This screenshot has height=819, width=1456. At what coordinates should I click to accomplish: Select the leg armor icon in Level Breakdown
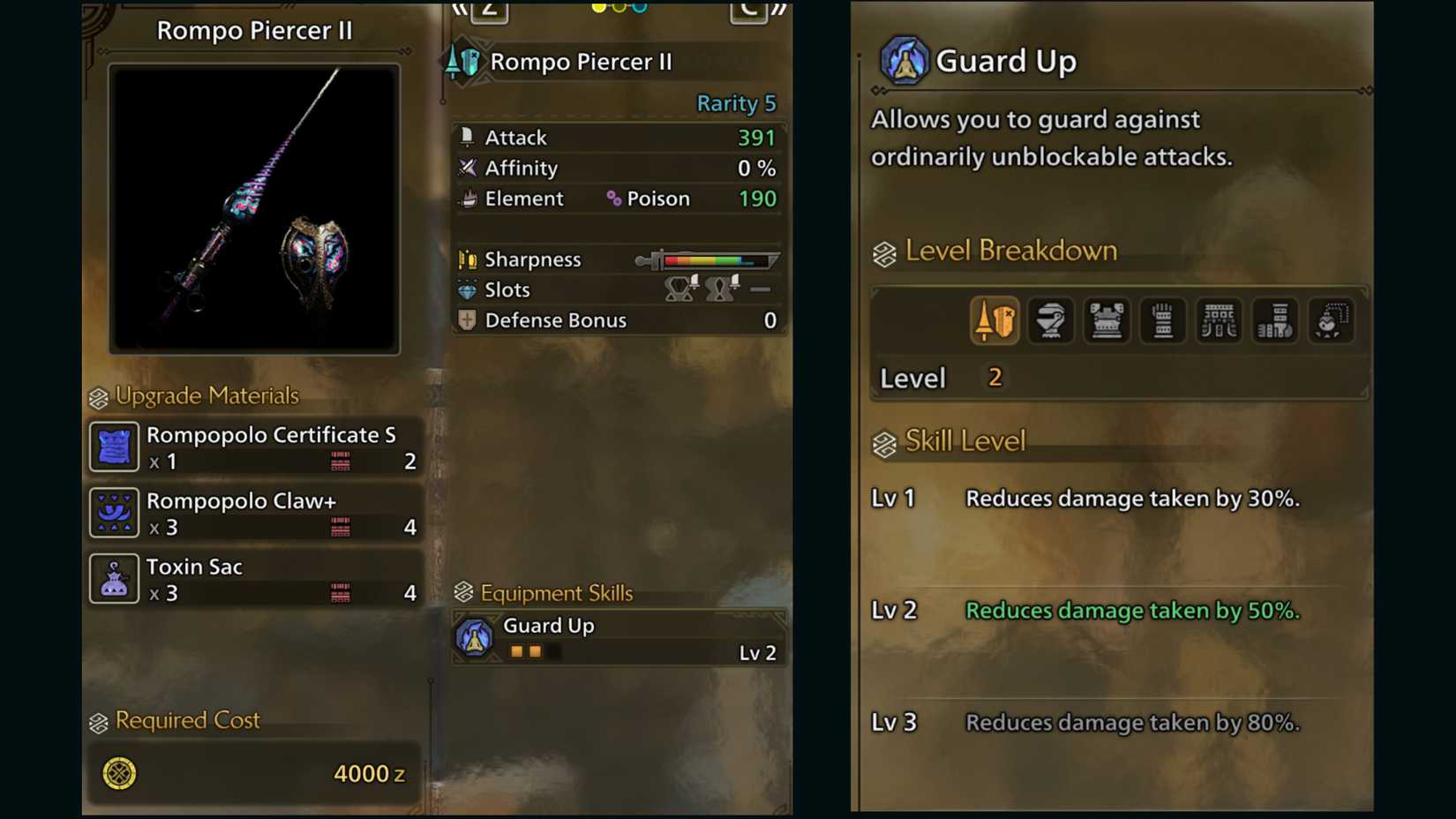1274,320
